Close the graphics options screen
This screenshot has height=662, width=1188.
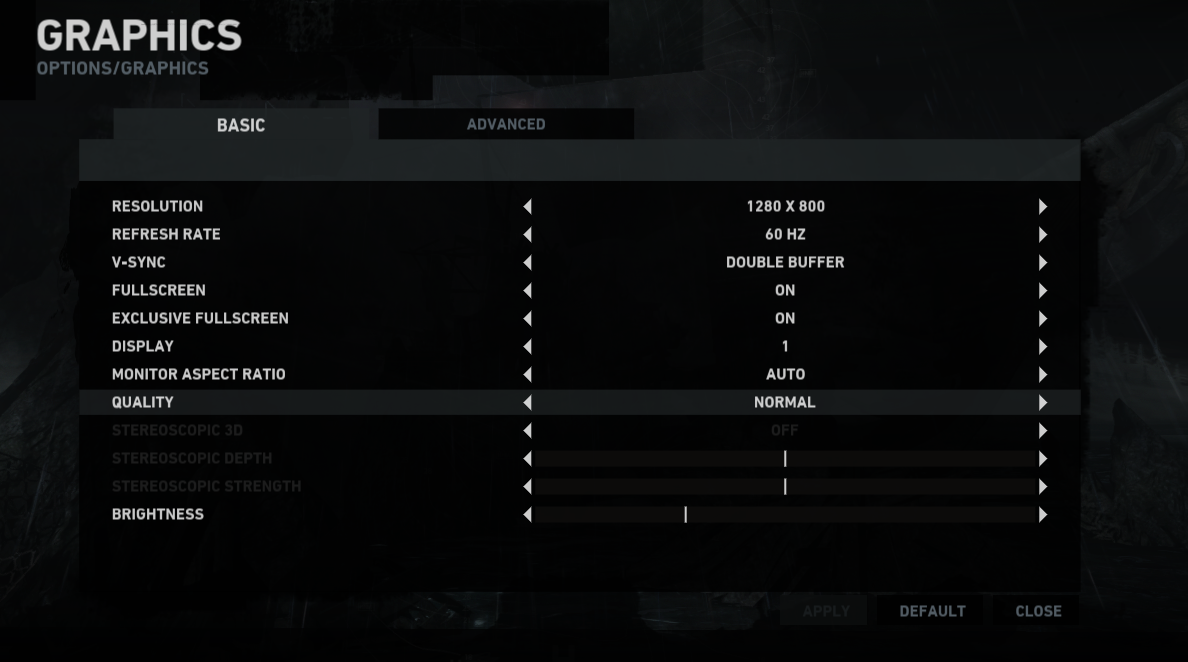1038,611
